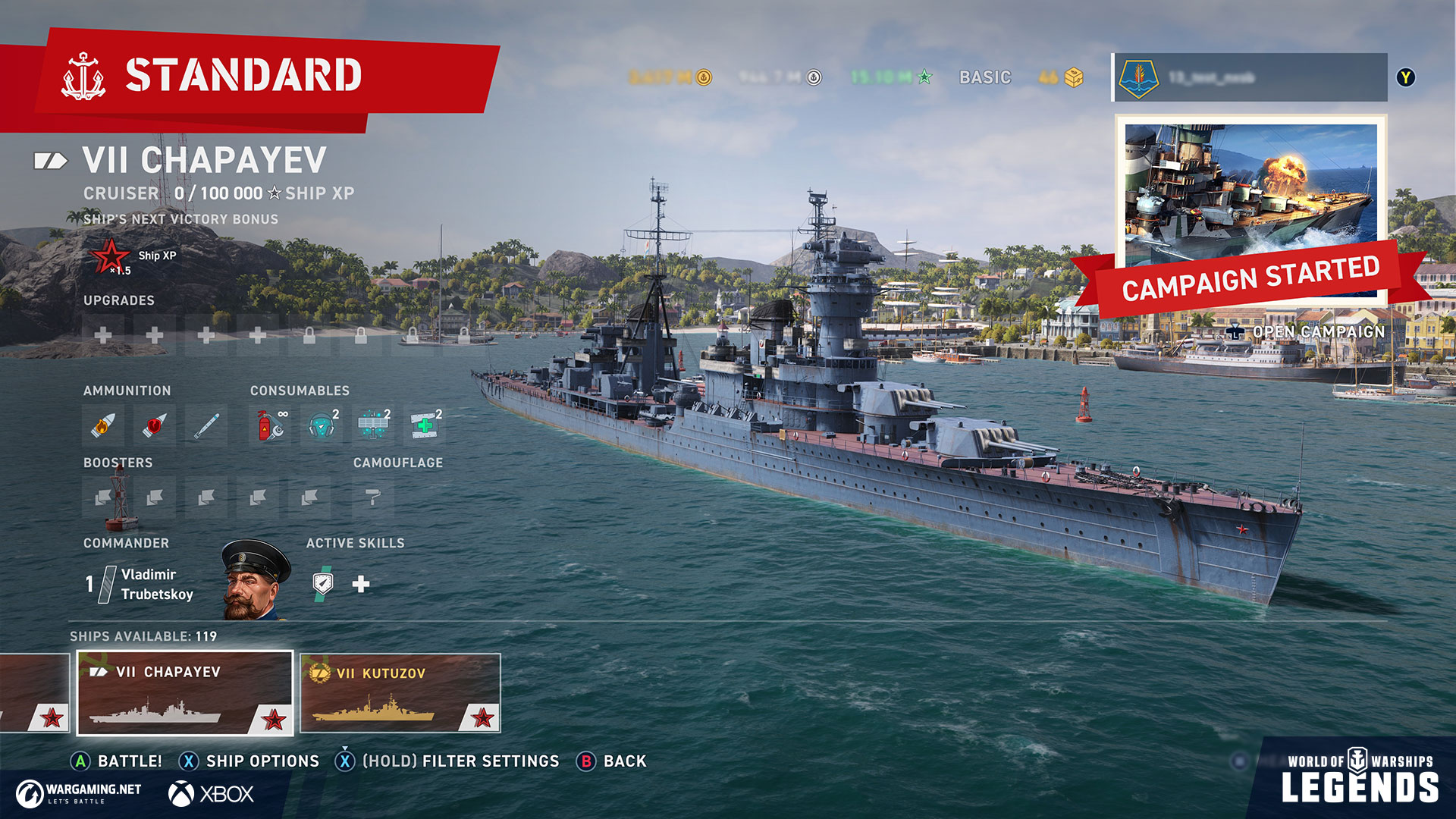
Task: Open commander Vladimir Trubetskoy's portrait
Action: 256,580
